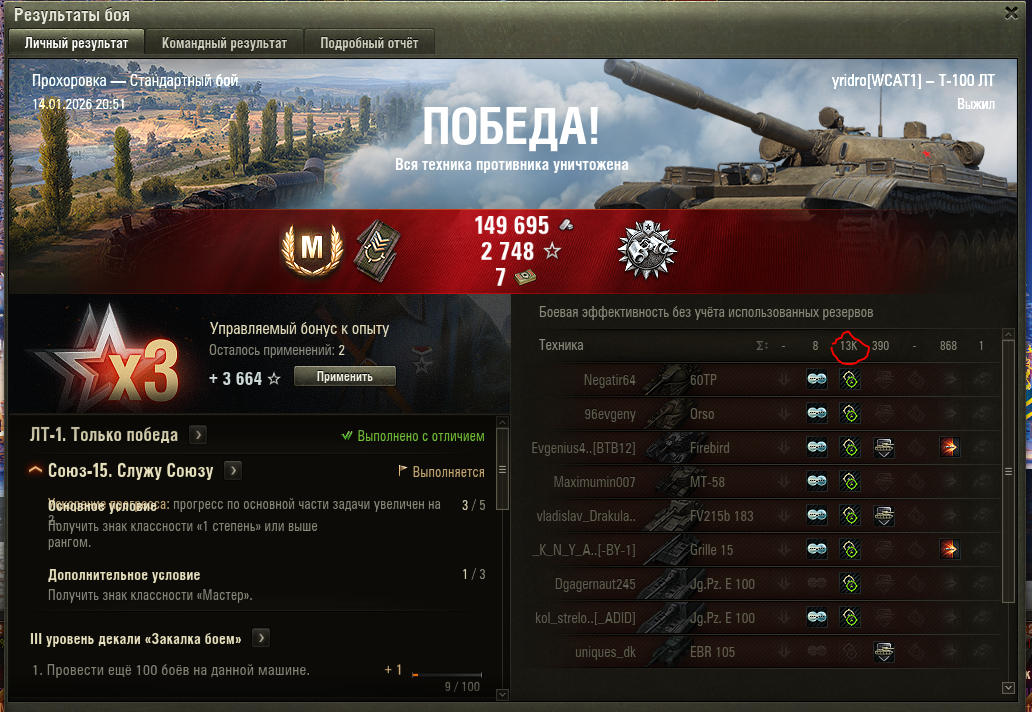The height and width of the screenshot is (712, 1032).
Task: Expand the ЛТ-1. Только победа mission arrow
Action: 198,435
